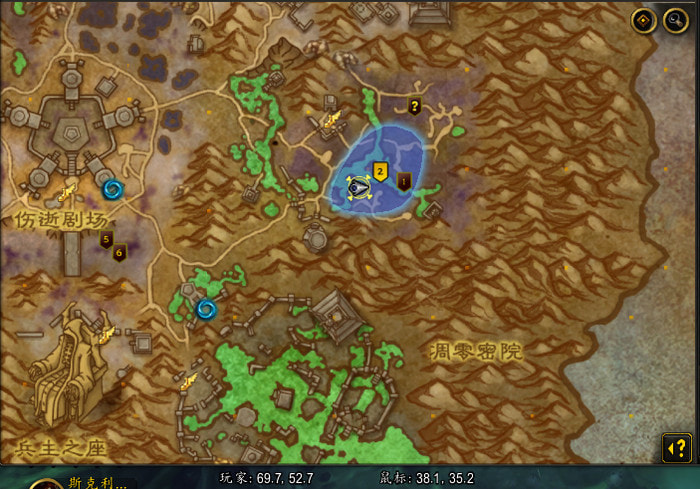This screenshot has height=489, width=700.
Task: Select quest marker number 1
Action: click(404, 181)
